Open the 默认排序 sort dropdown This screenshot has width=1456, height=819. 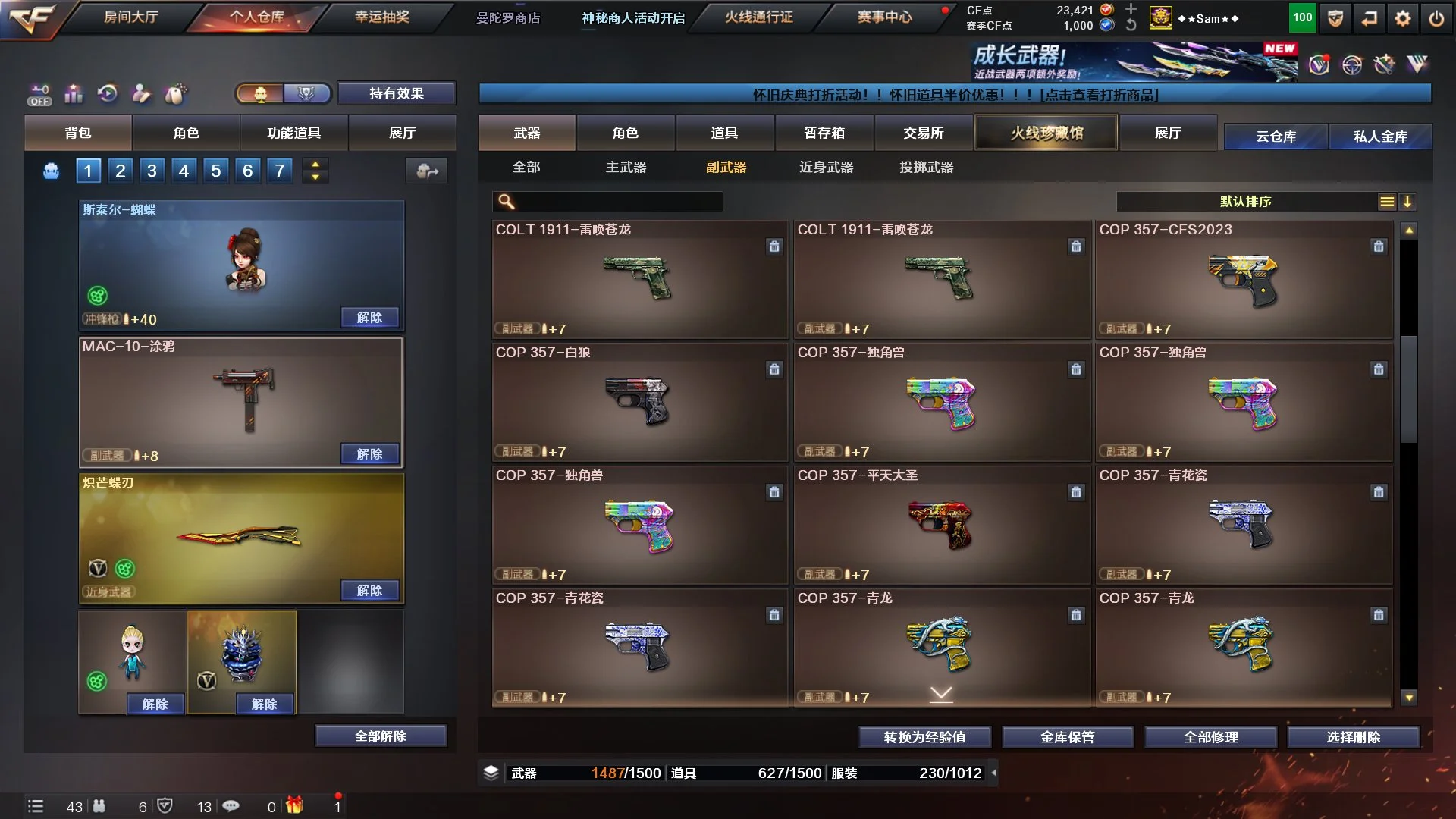tap(1245, 201)
